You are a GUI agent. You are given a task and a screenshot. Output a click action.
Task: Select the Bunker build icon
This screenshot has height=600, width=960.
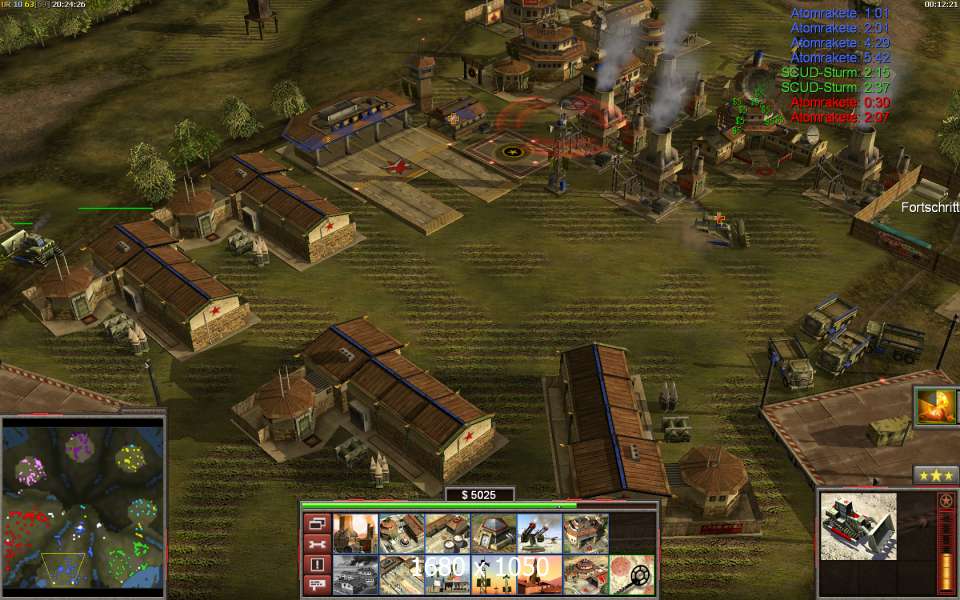pos(493,533)
